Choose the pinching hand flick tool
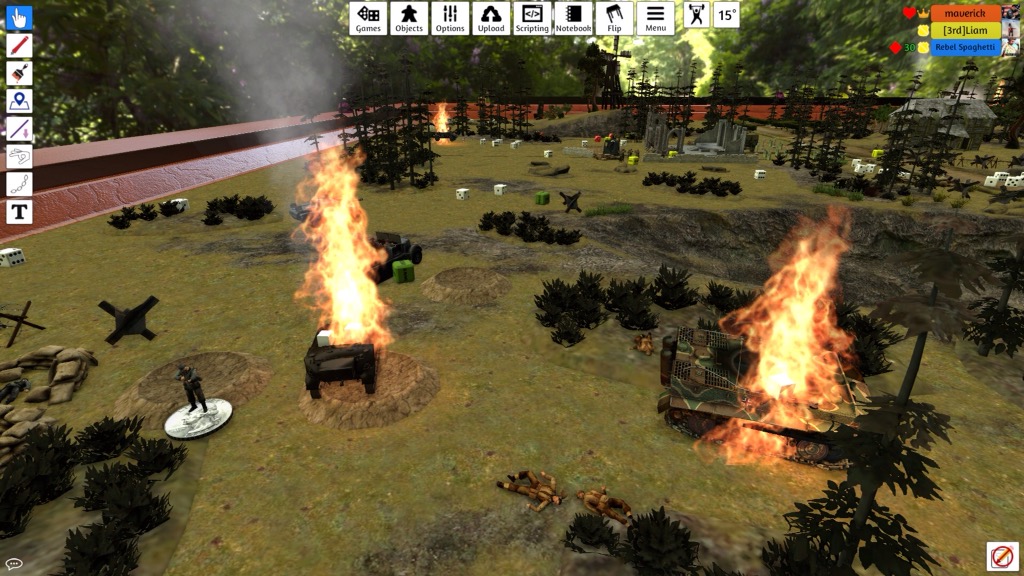This screenshot has height=576, width=1024. 19,157
